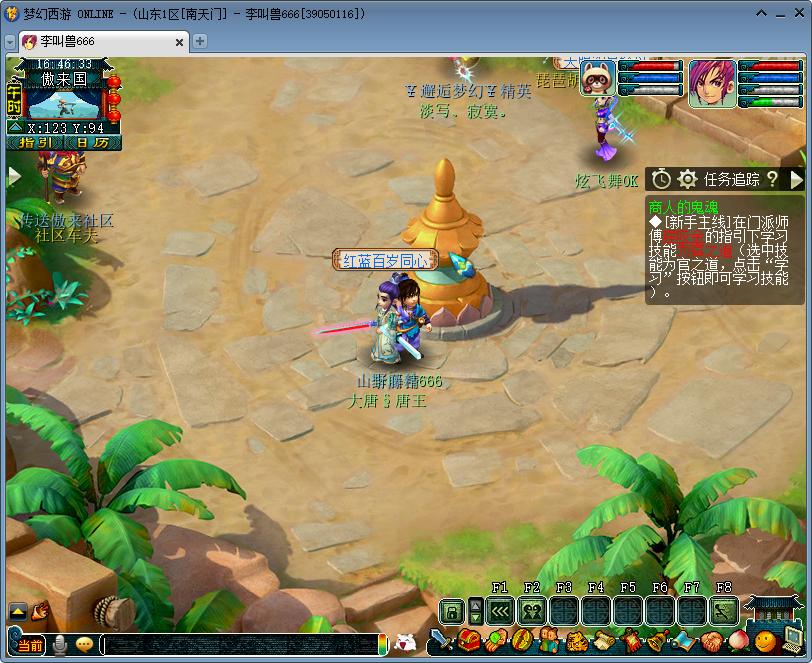Viewport: 812px width, 663px height.
Task: Activate the F8 running figure skill slot
Action: click(724, 610)
